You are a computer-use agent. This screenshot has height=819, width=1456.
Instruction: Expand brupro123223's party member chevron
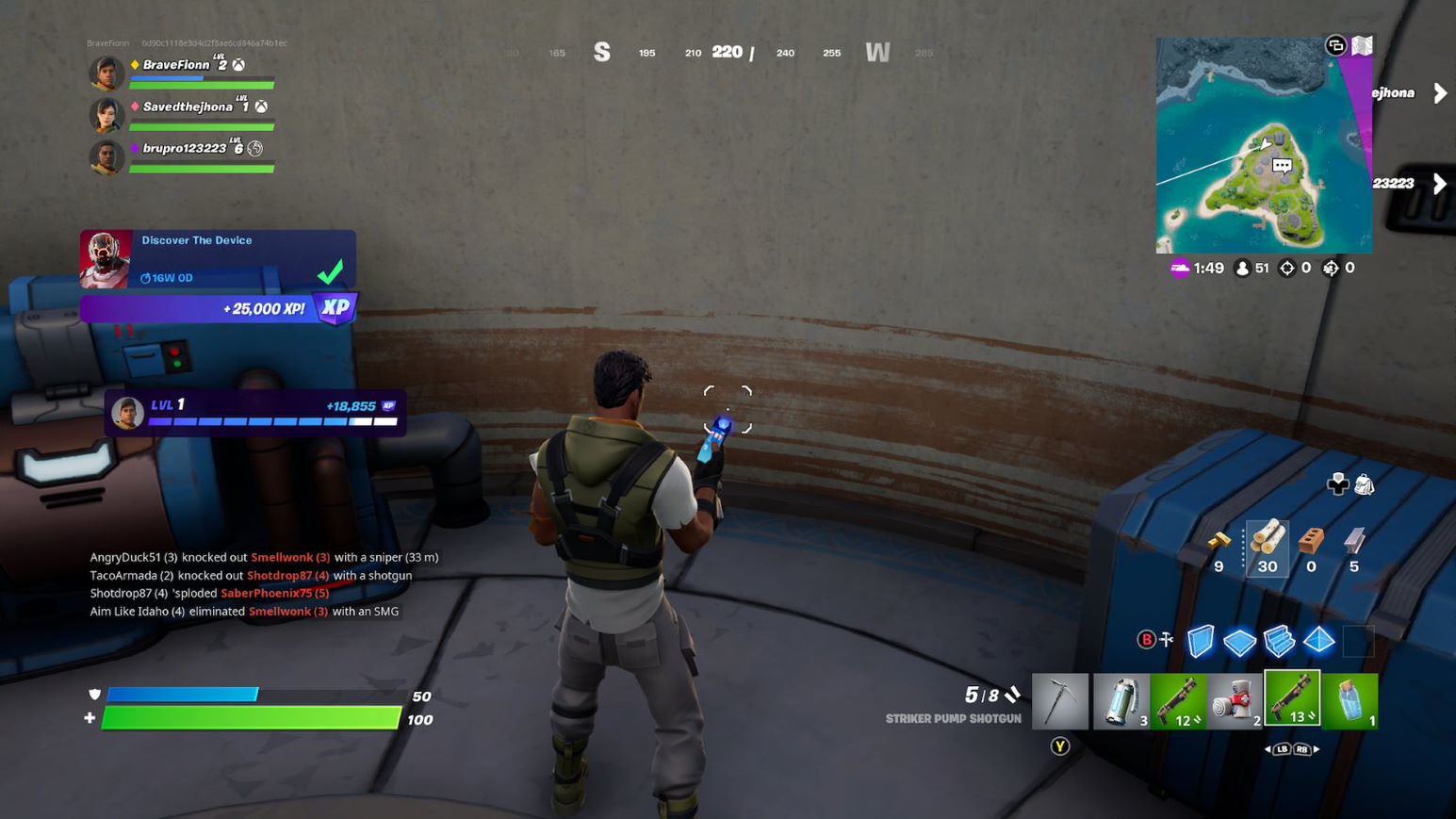(x=1440, y=184)
